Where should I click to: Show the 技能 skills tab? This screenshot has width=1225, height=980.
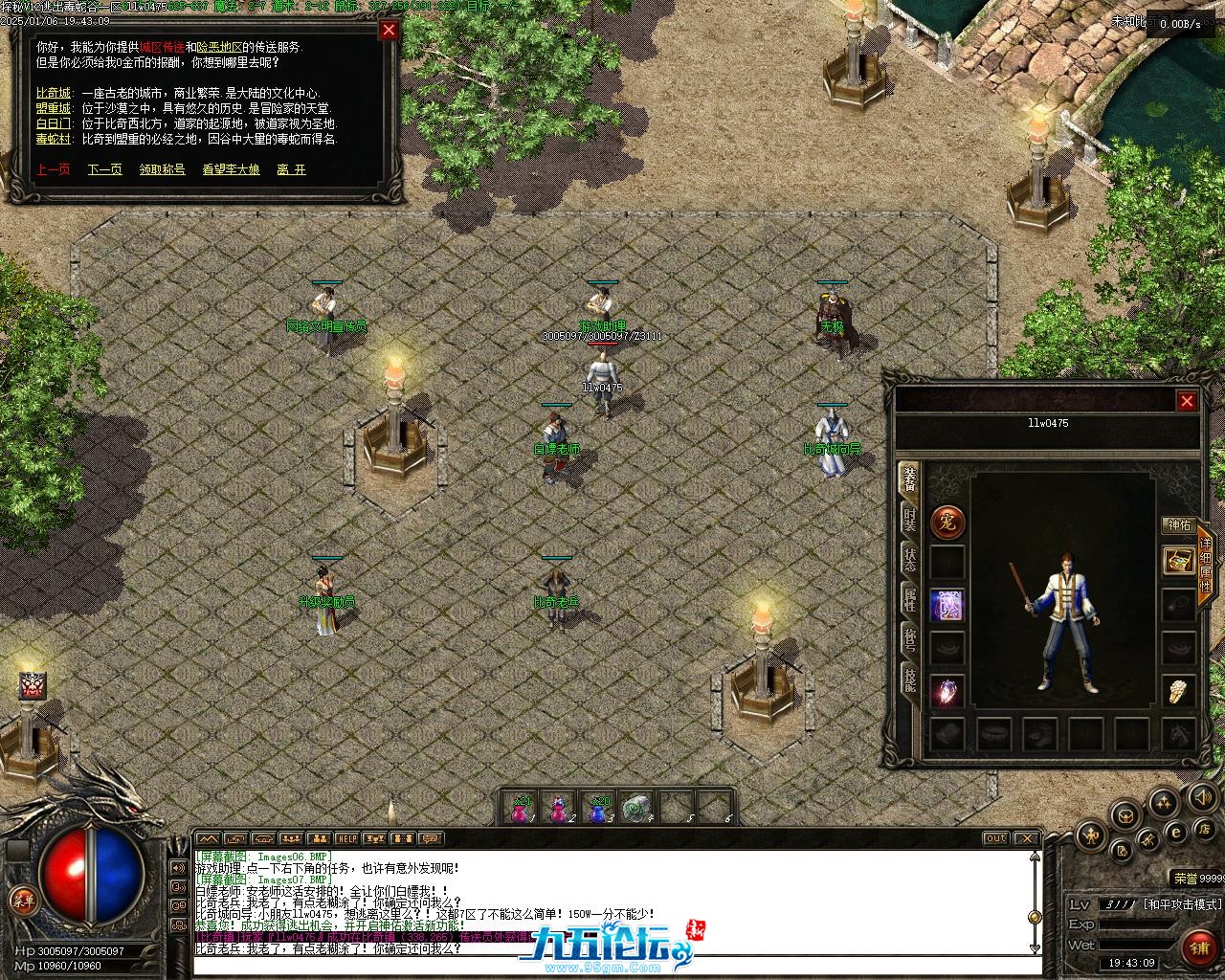point(909,679)
